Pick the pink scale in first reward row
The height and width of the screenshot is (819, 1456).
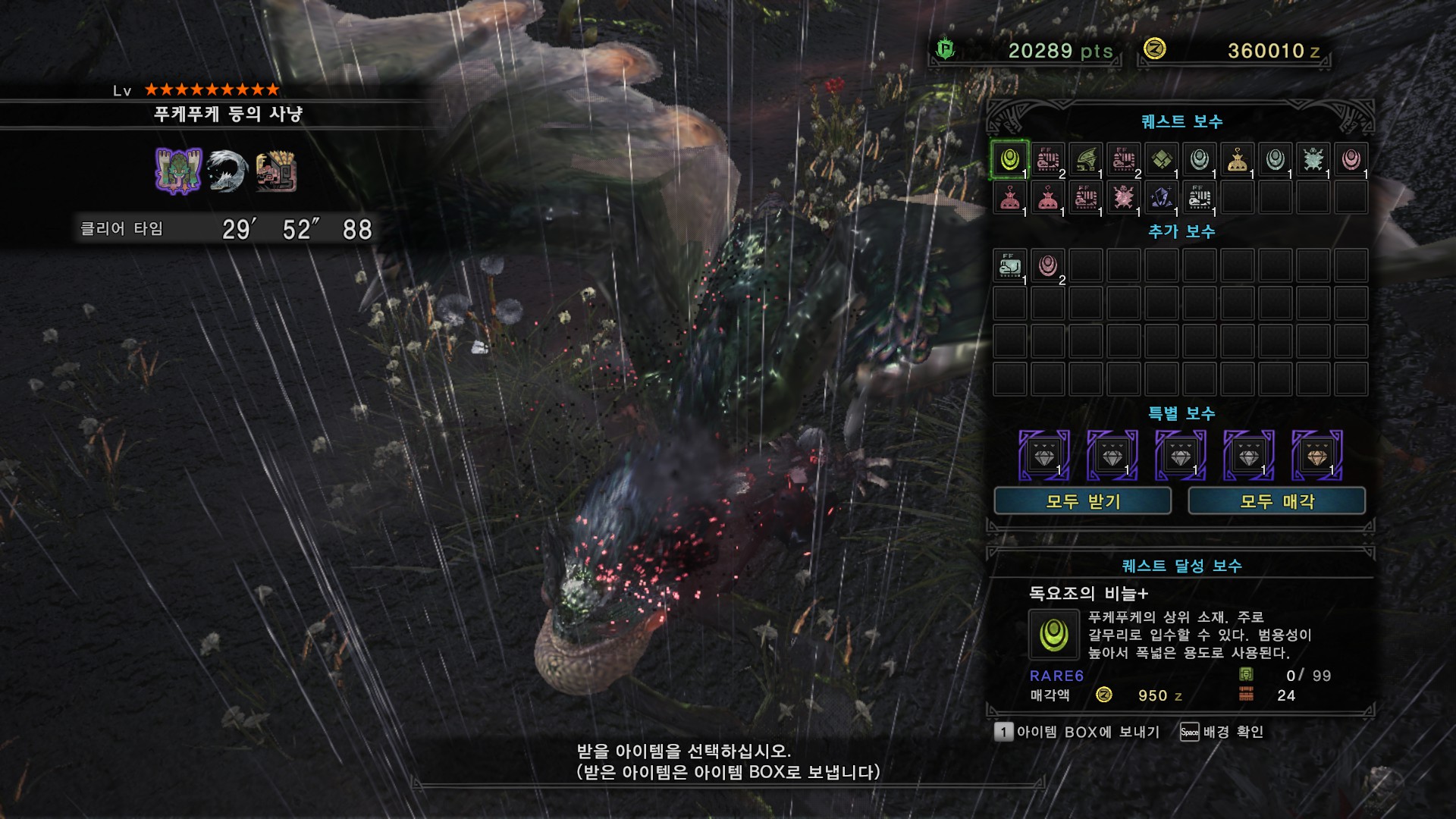(x=1351, y=160)
